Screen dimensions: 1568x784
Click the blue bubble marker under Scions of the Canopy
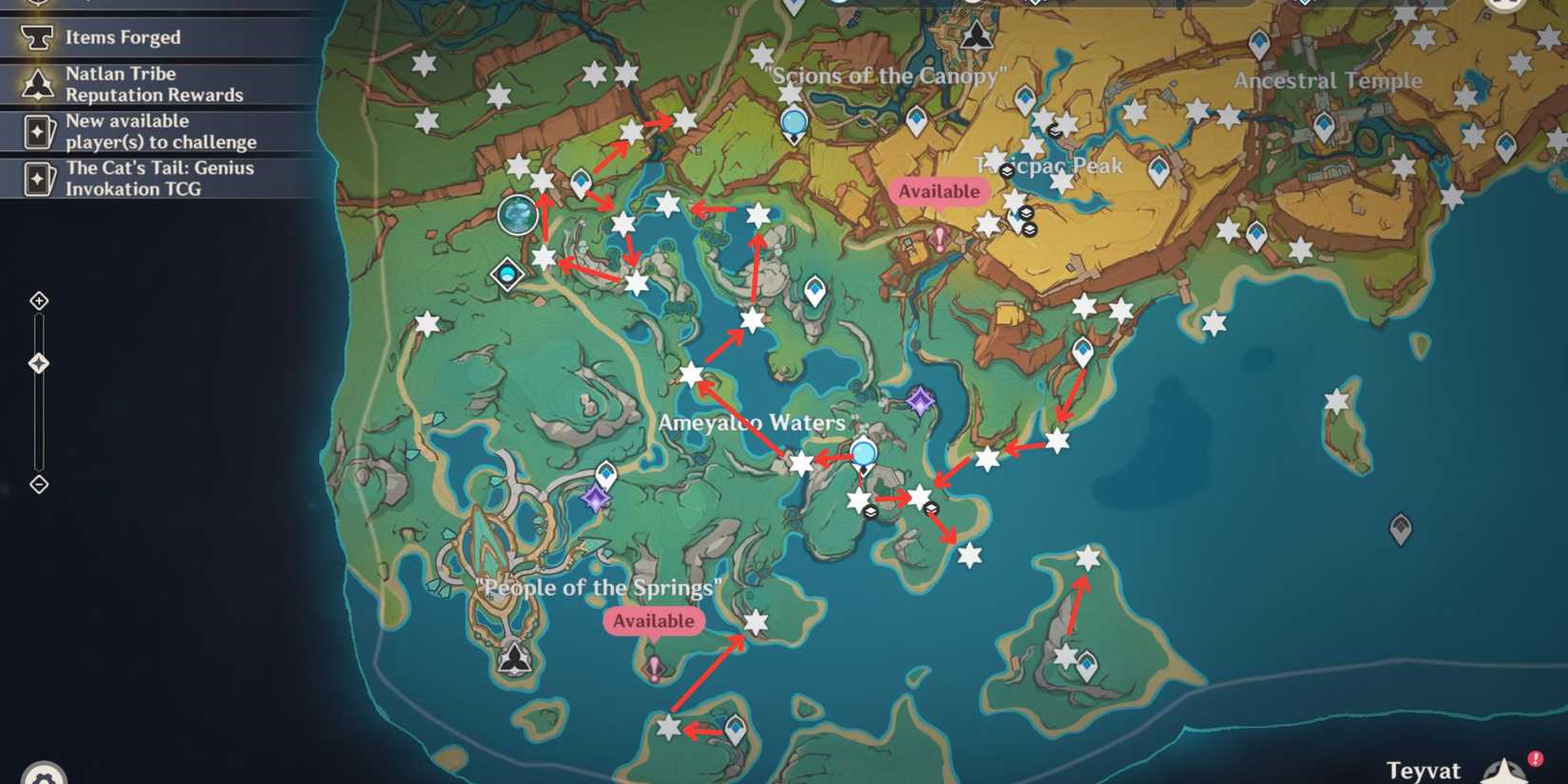click(x=794, y=124)
